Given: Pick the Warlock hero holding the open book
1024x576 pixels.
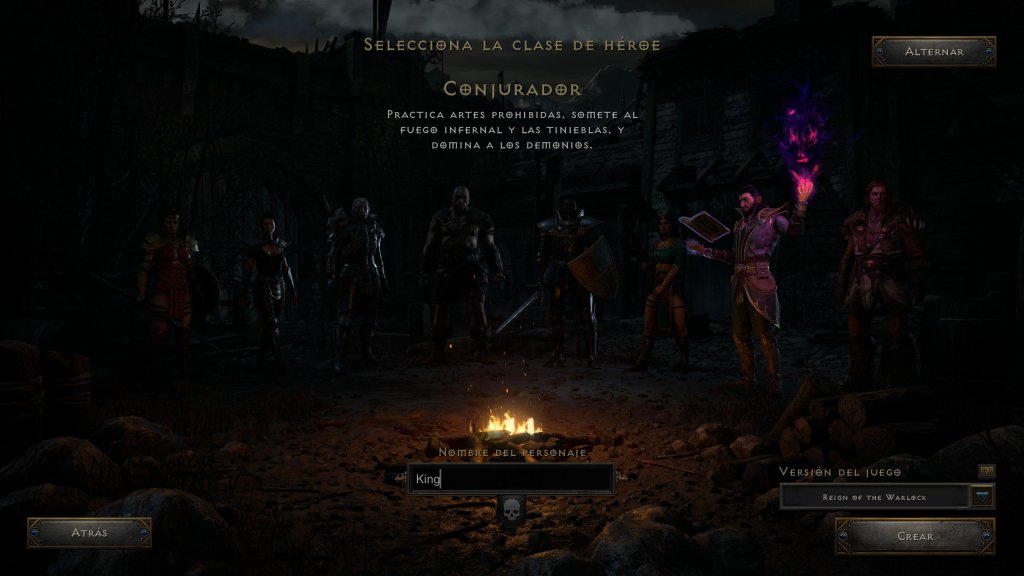Looking at the screenshot, I should [x=752, y=280].
